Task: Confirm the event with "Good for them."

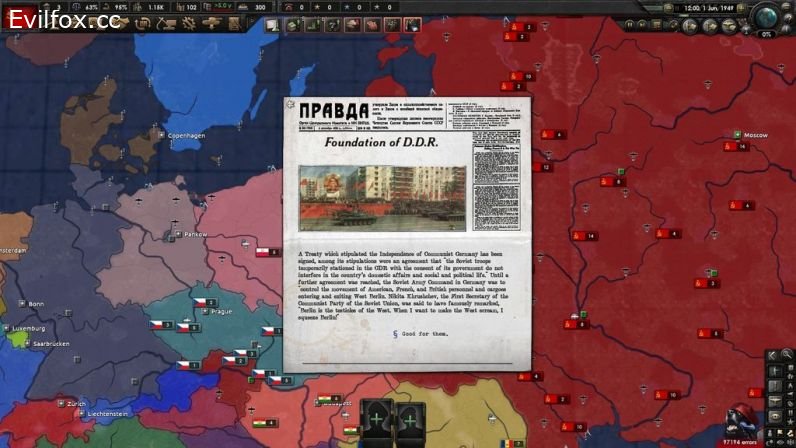Action: 408,333
